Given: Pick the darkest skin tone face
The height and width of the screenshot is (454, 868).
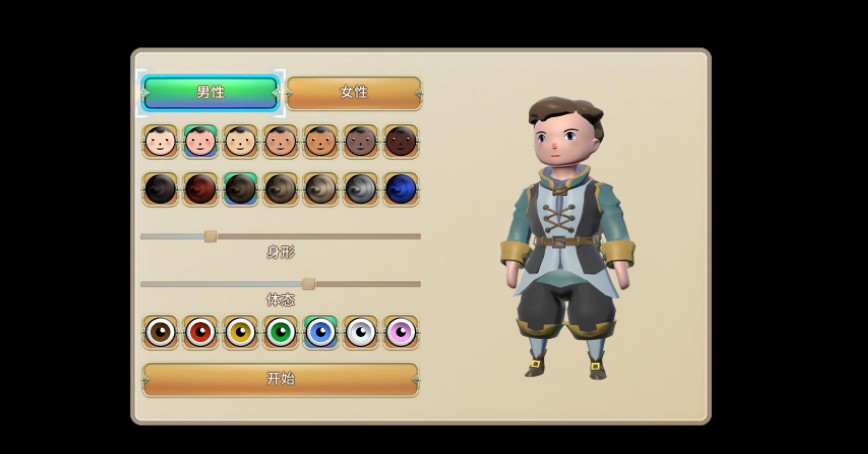Looking at the screenshot, I should (400, 142).
